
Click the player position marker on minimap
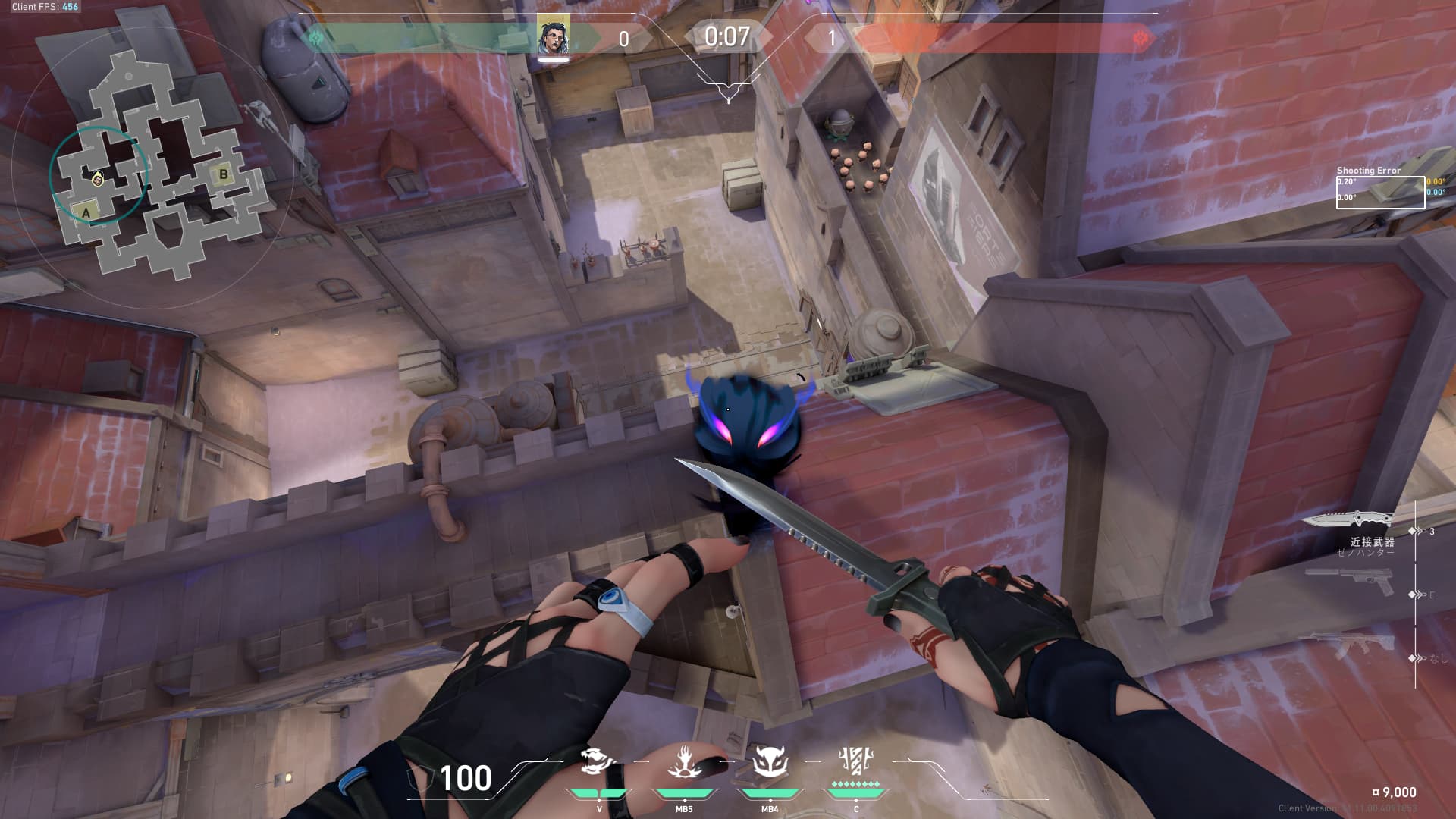[98, 179]
